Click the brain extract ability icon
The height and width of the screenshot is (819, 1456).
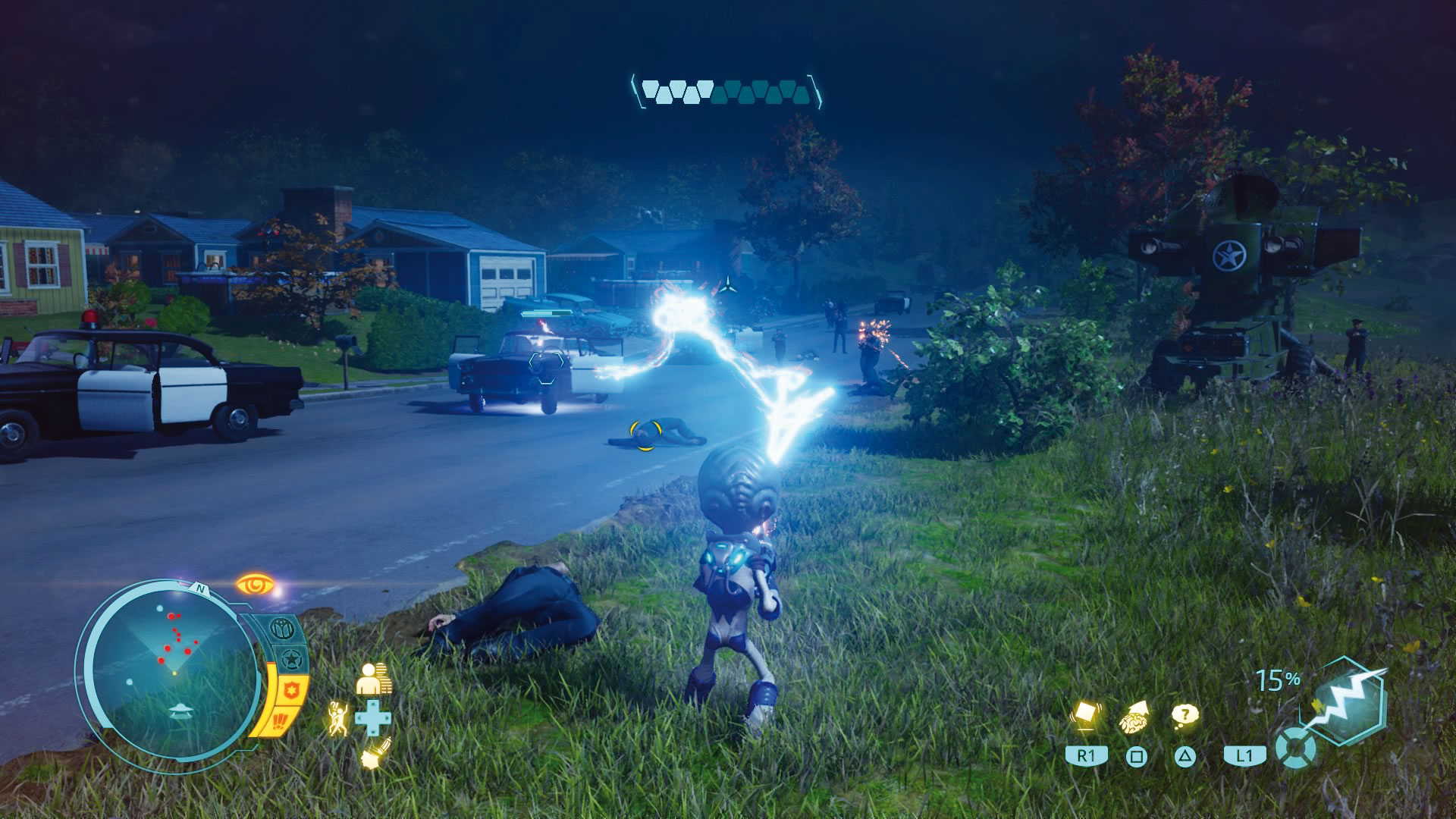pos(1136,715)
